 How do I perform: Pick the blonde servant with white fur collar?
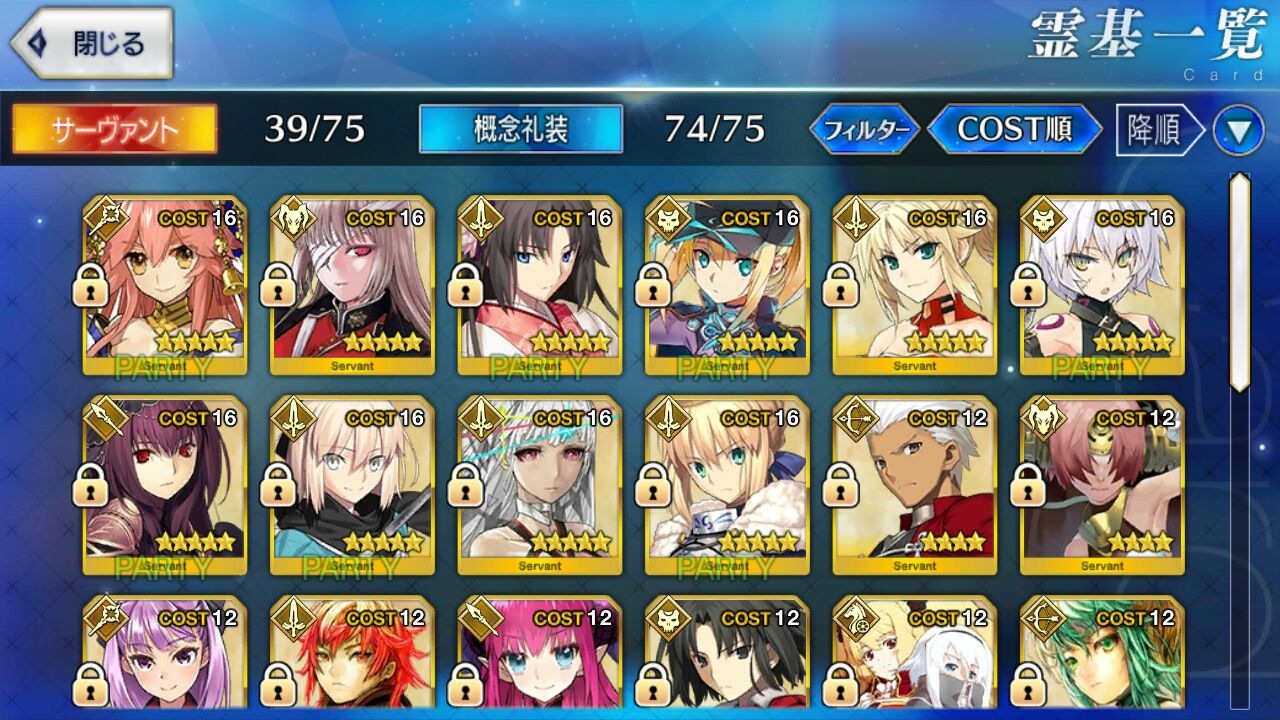[x=727, y=485]
